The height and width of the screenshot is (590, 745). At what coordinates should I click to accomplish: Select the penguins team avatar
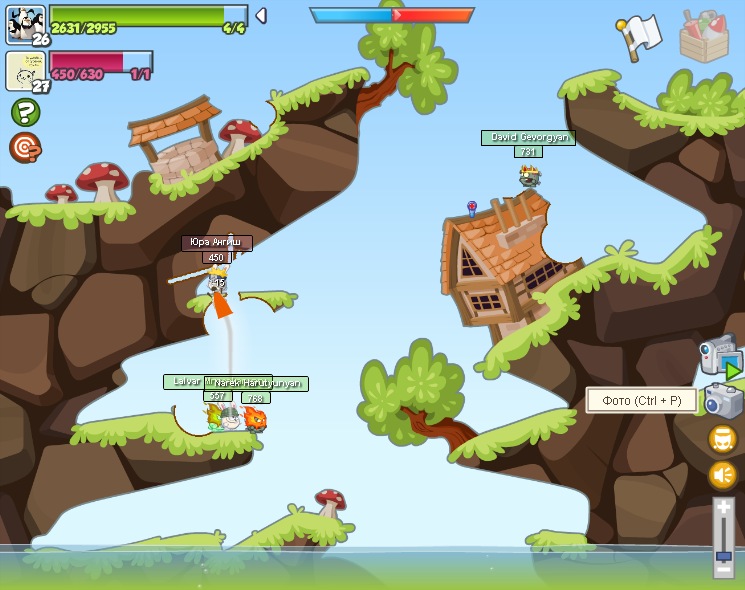[25, 22]
